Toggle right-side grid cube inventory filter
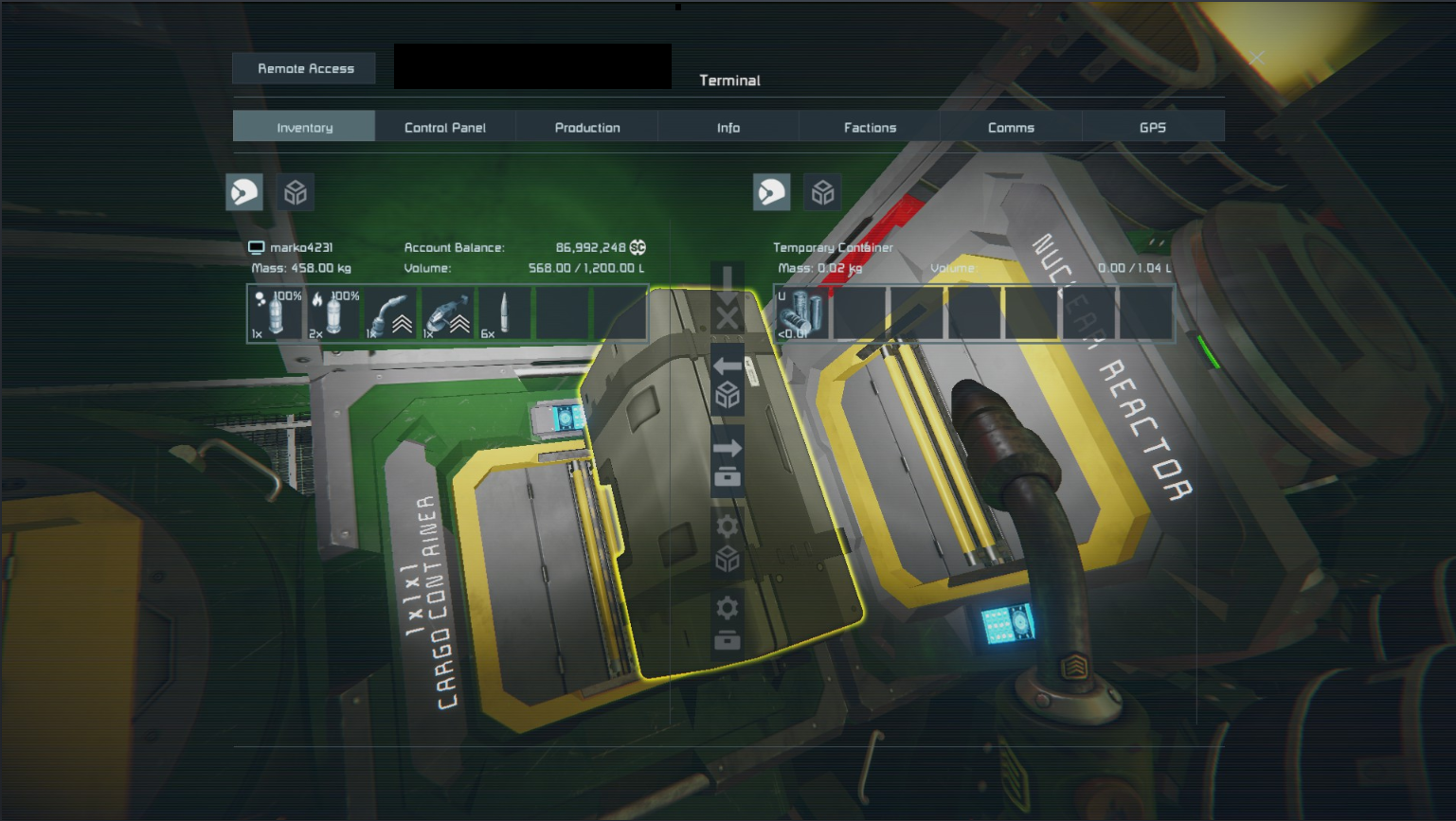 (822, 192)
